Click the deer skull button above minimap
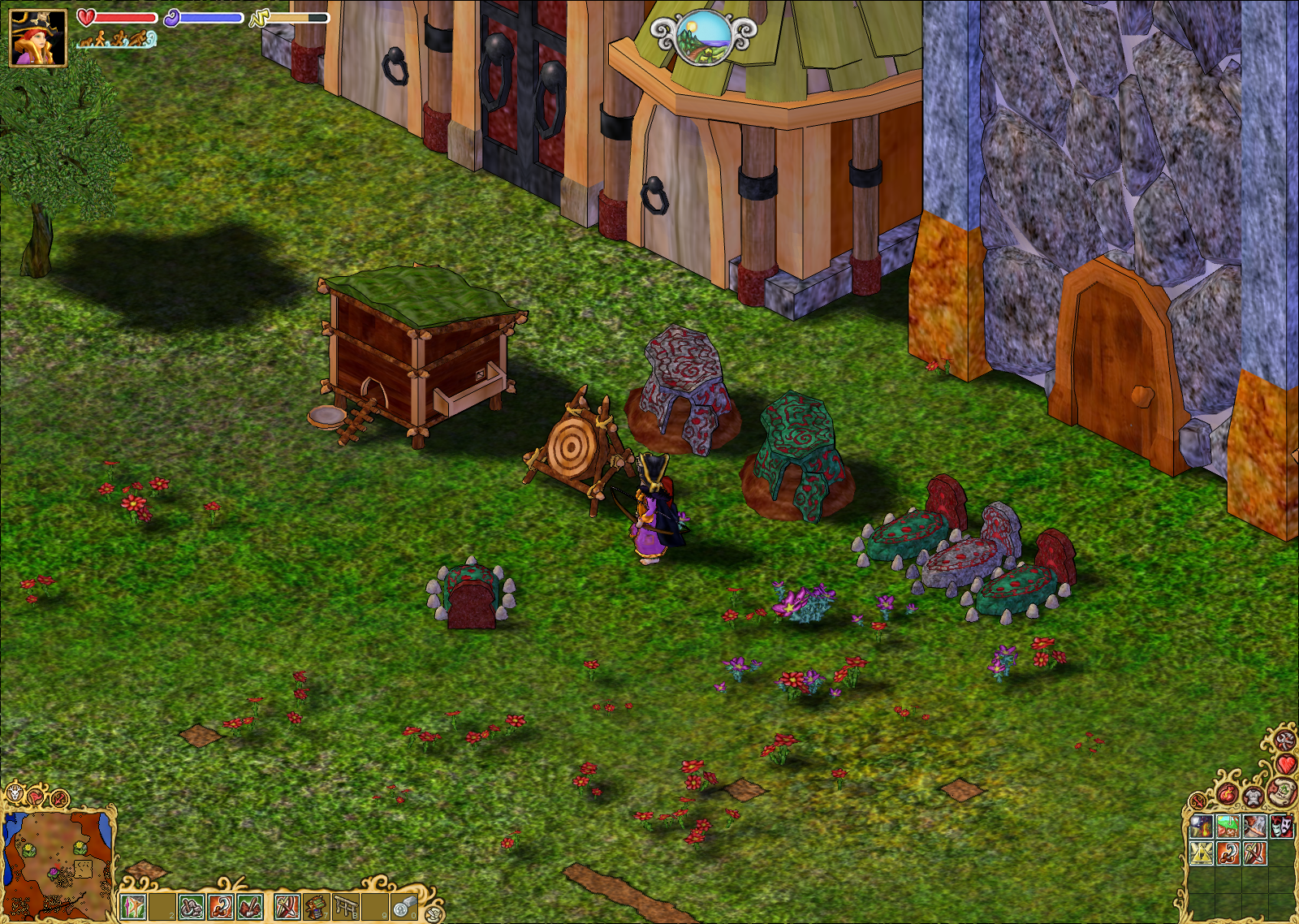The image size is (1299, 924). (15, 793)
